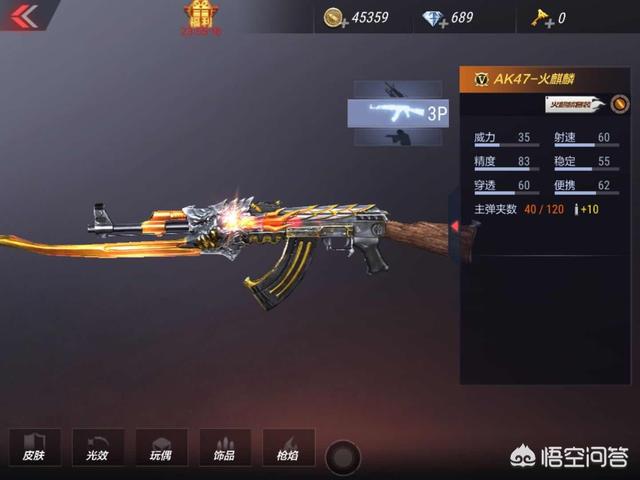Image resolution: width=640 pixels, height=480 pixels.
Task: Switch to the top weapon silhouette view
Action: (398, 90)
